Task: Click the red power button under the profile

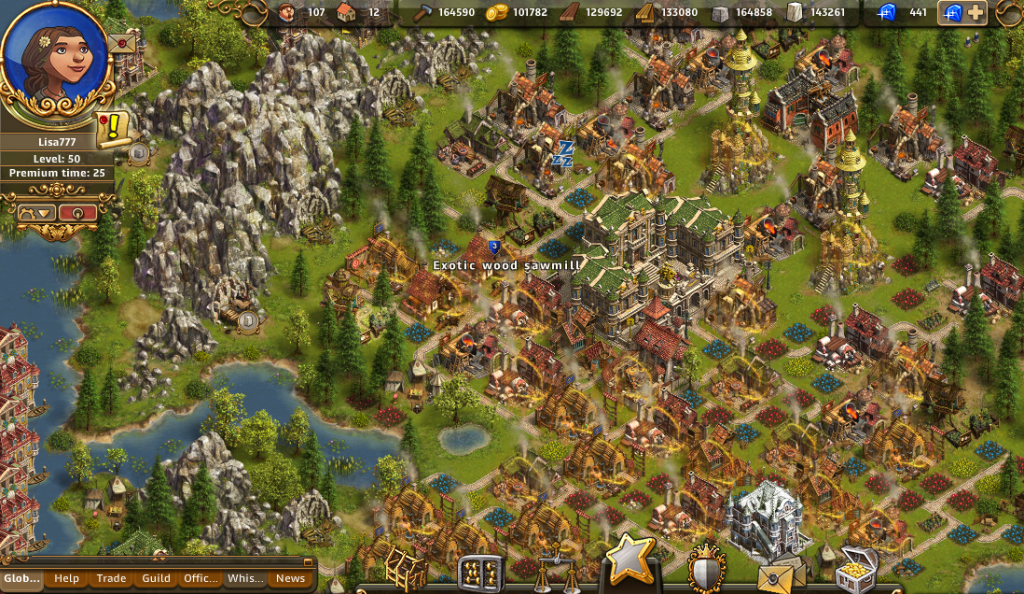Action: [76, 212]
